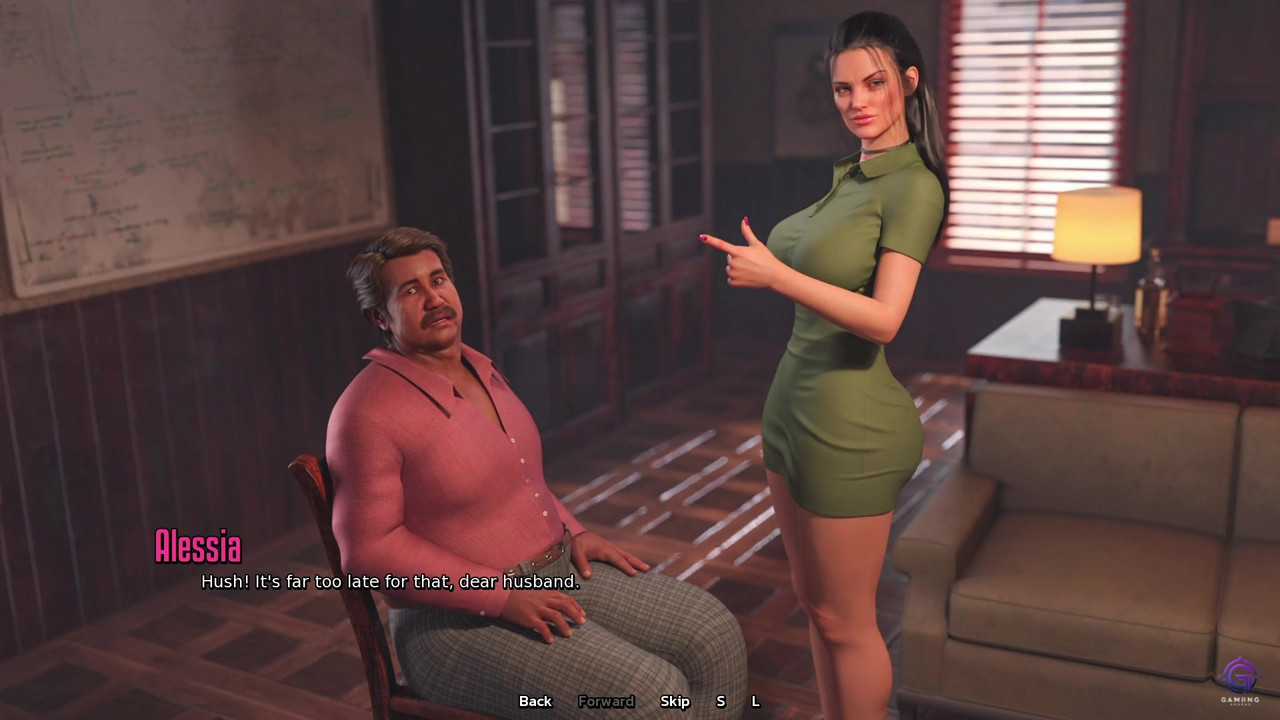Screen dimensions: 1280x720
Task: Open the load screen with L
Action: pyautogui.click(x=755, y=701)
